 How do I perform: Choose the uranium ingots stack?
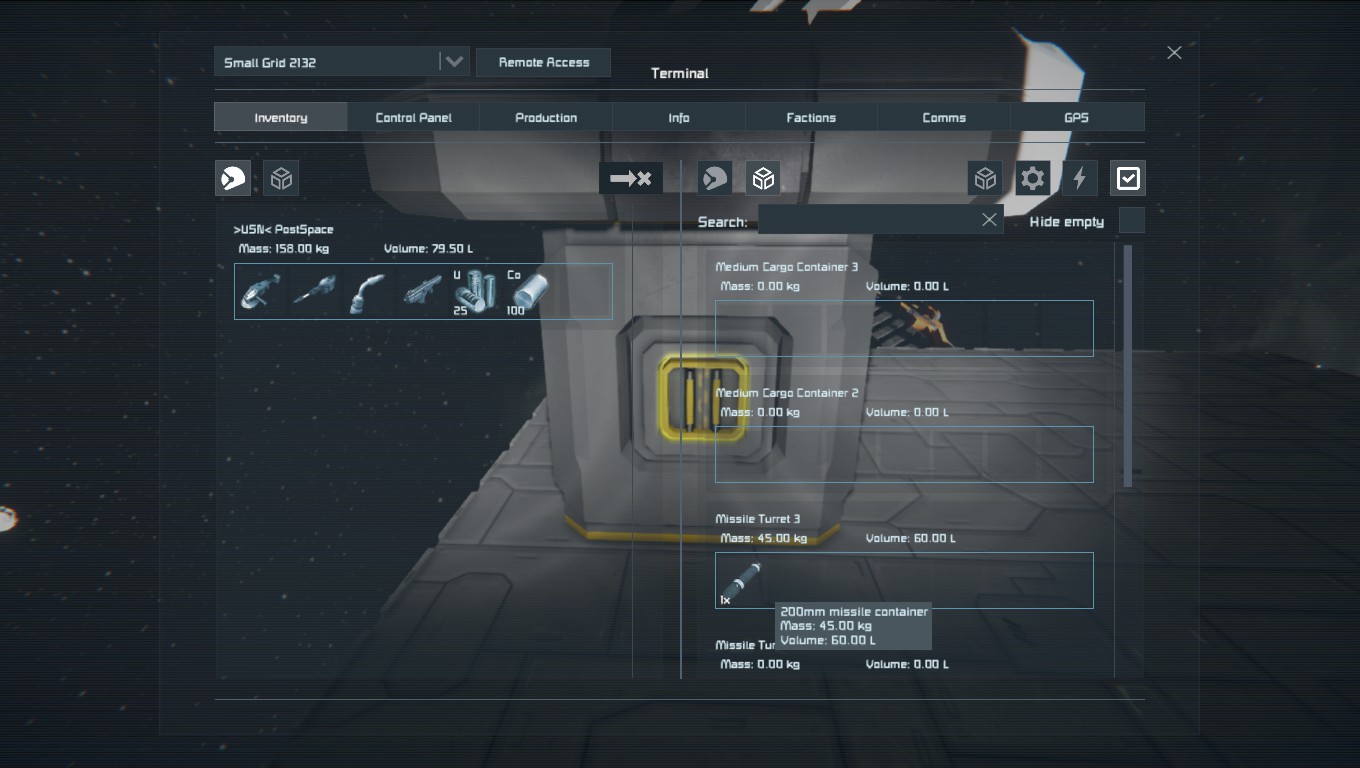474,291
